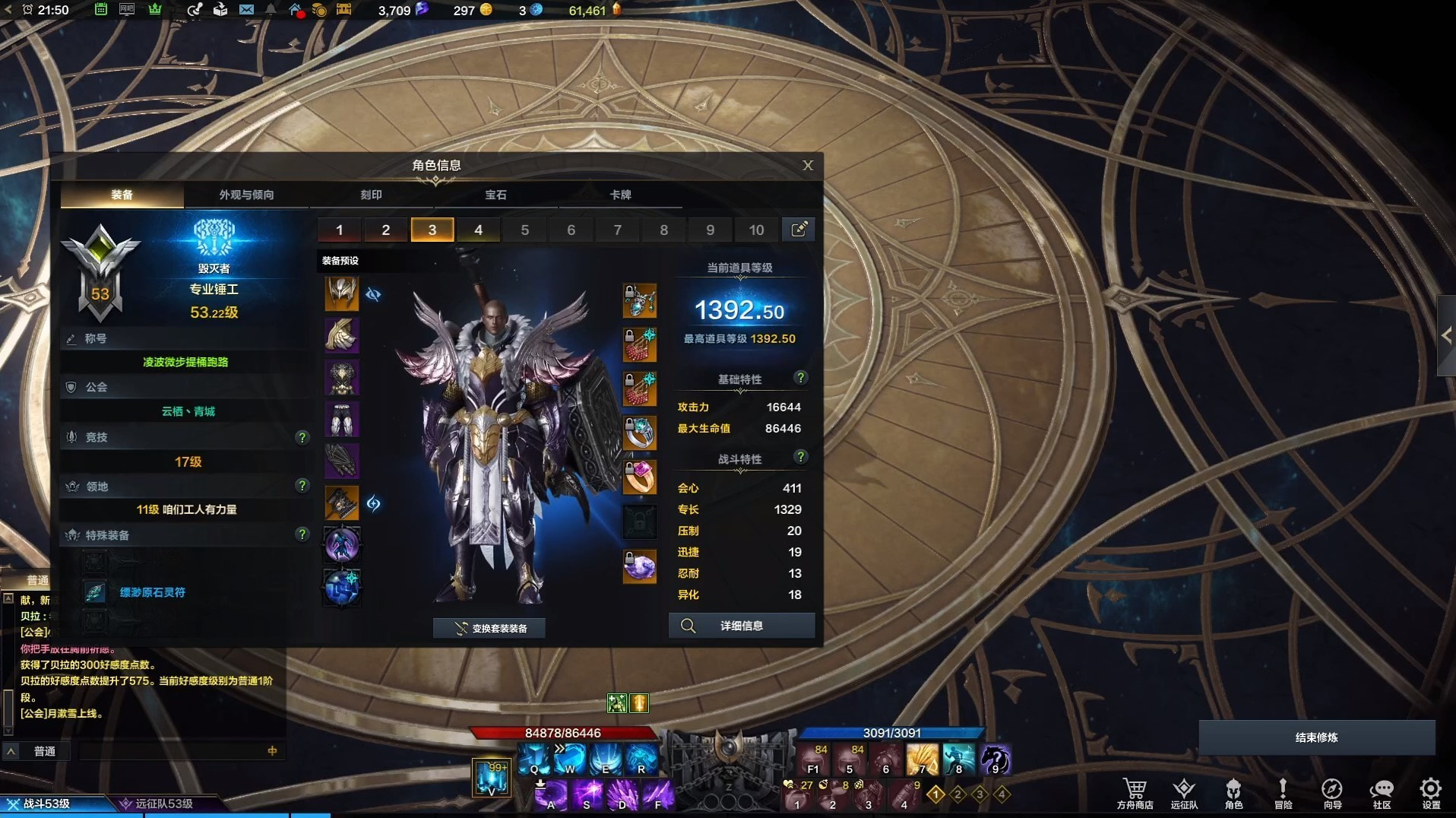This screenshot has width=1456, height=818.
Task: Click the 变换套装装备 button
Action: (490, 628)
